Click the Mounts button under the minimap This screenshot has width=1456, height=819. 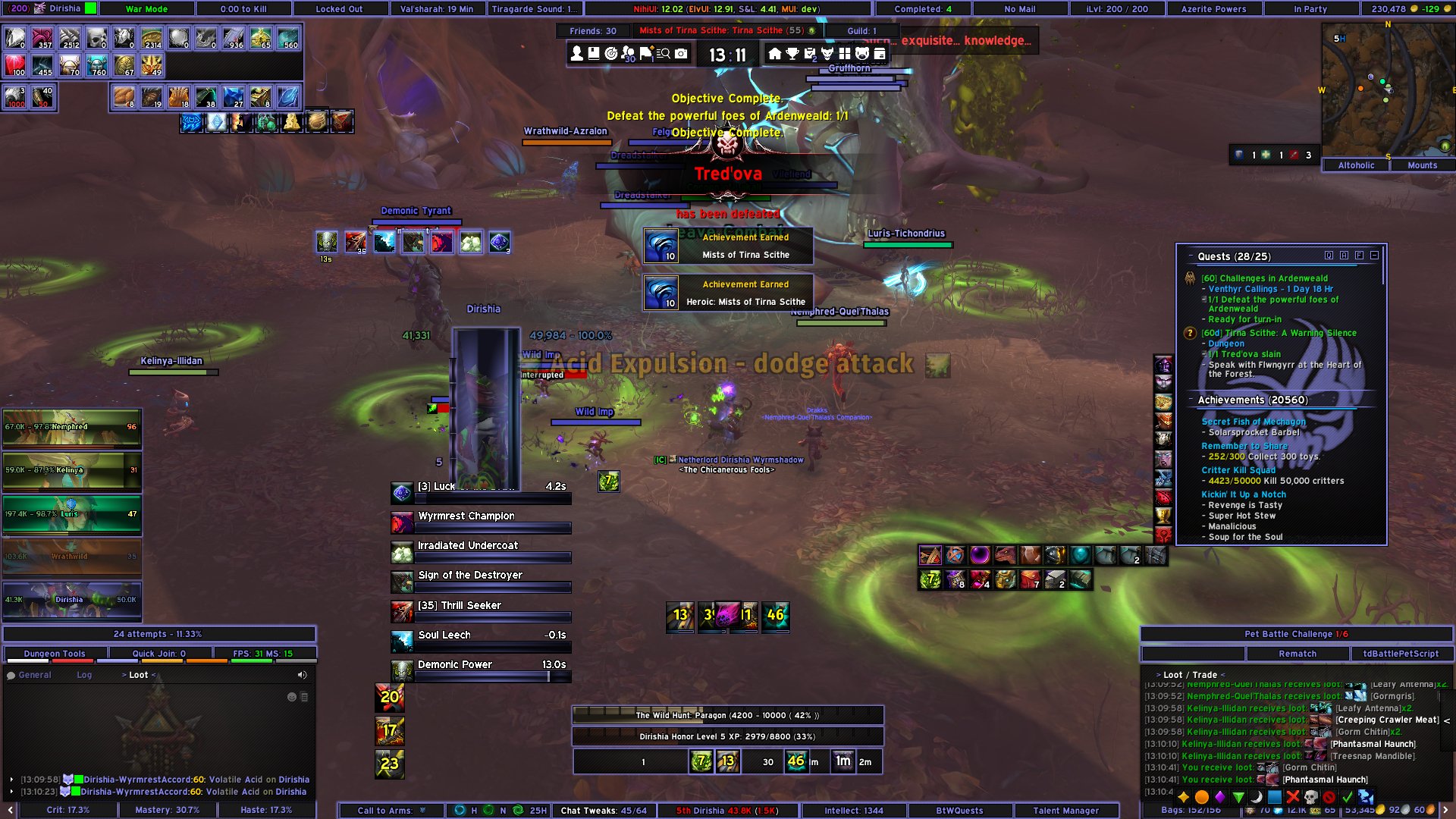click(x=1422, y=165)
